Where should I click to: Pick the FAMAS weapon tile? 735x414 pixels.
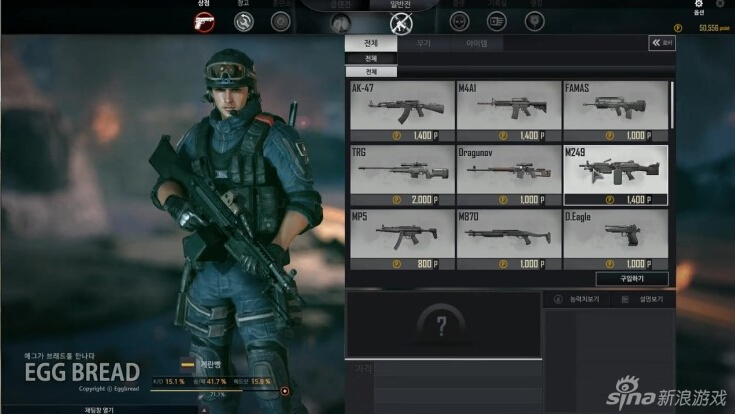tap(615, 111)
